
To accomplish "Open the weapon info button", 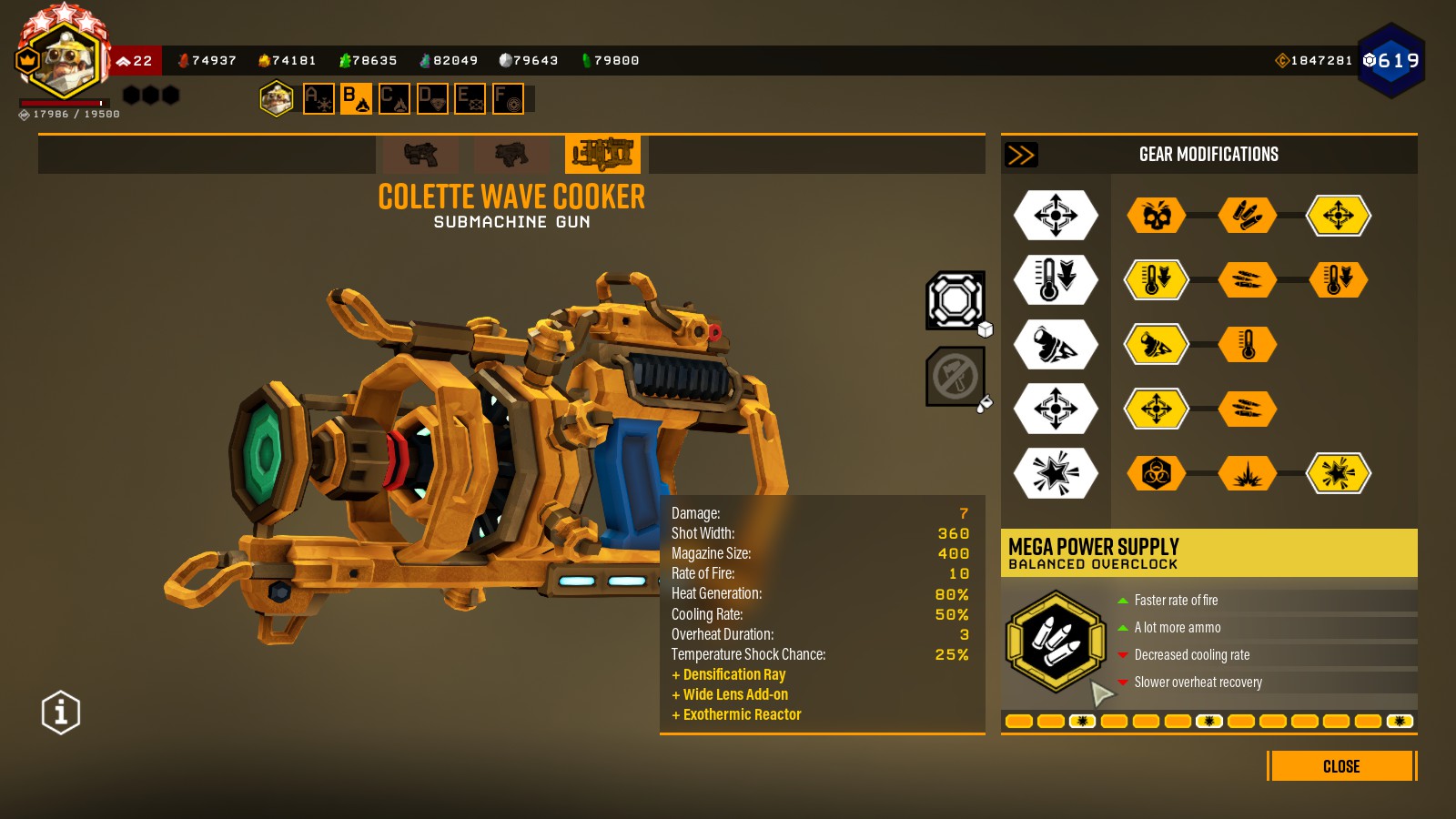I will click(x=61, y=712).
